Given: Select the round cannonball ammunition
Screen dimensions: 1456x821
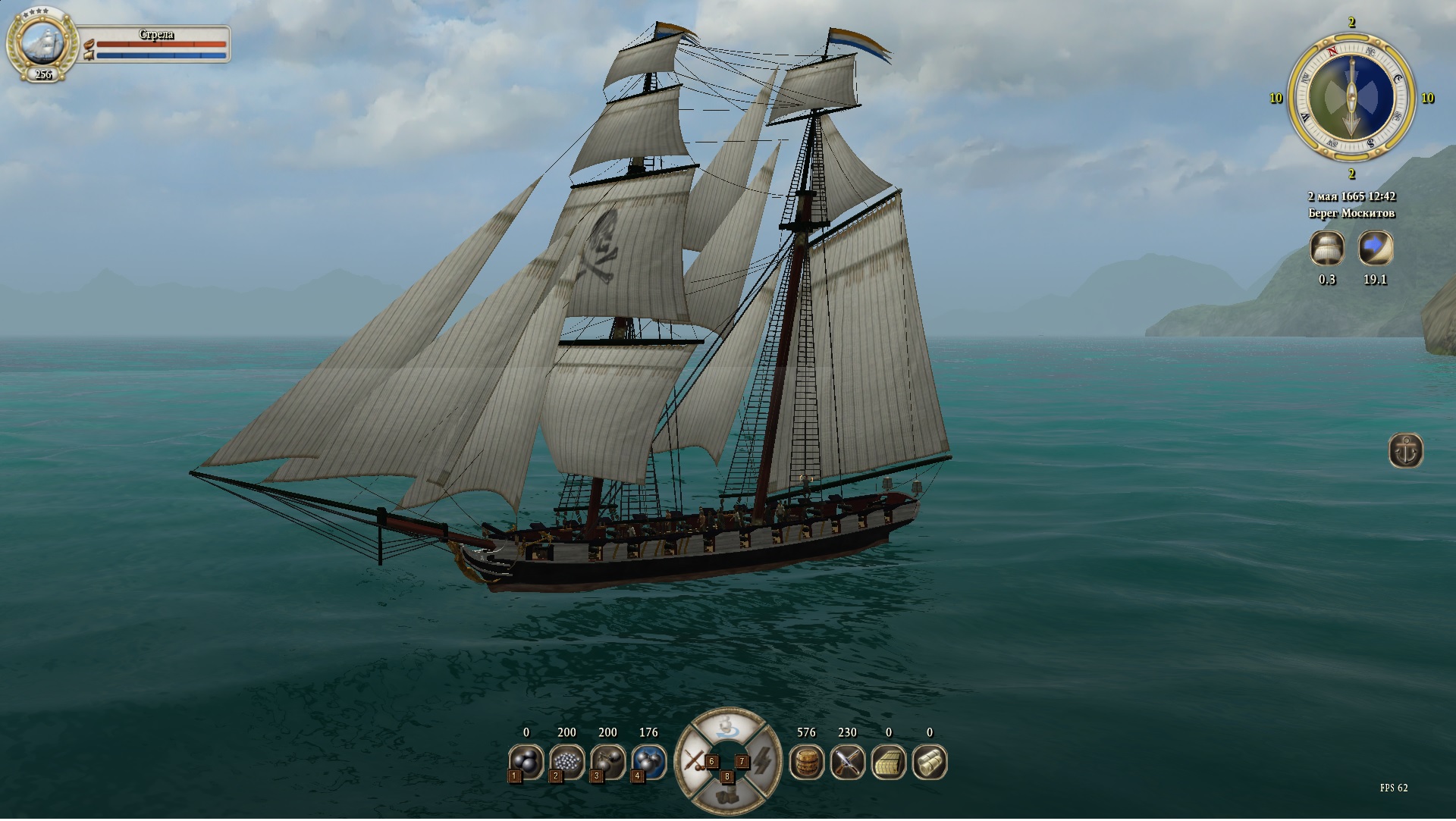Looking at the screenshot, I should point(526,761).
